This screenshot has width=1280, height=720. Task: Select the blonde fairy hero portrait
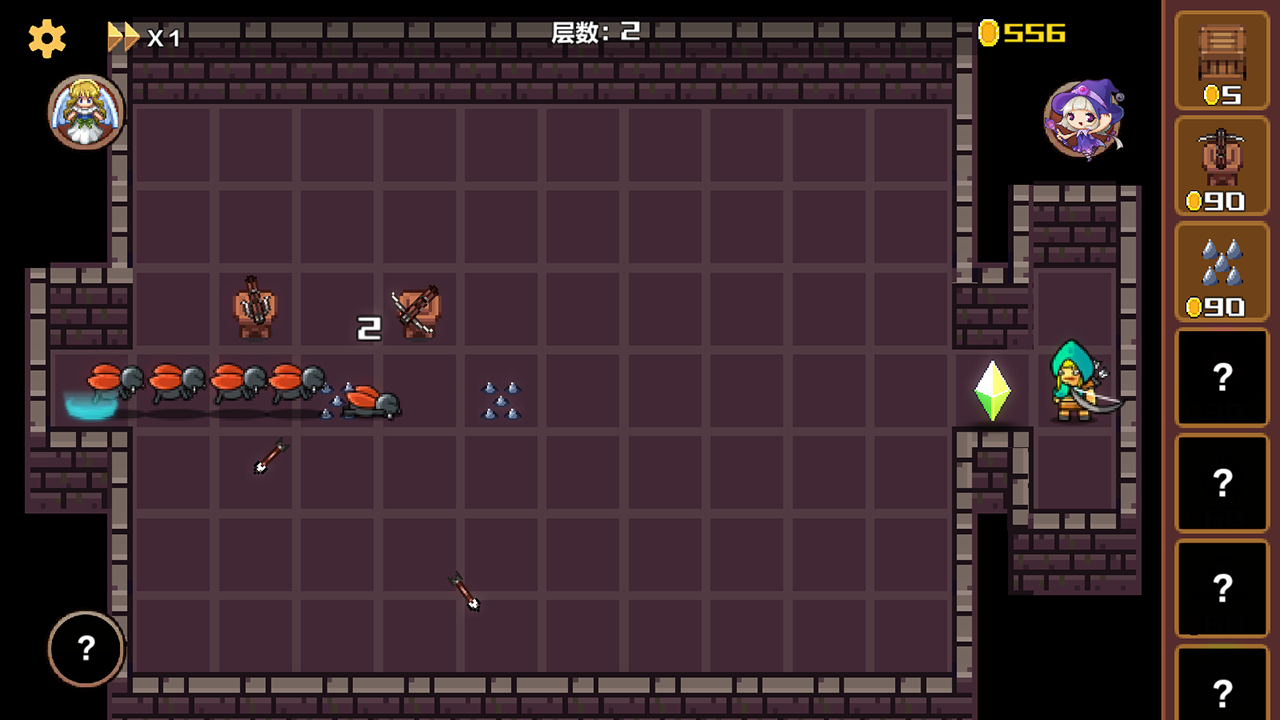86,112
